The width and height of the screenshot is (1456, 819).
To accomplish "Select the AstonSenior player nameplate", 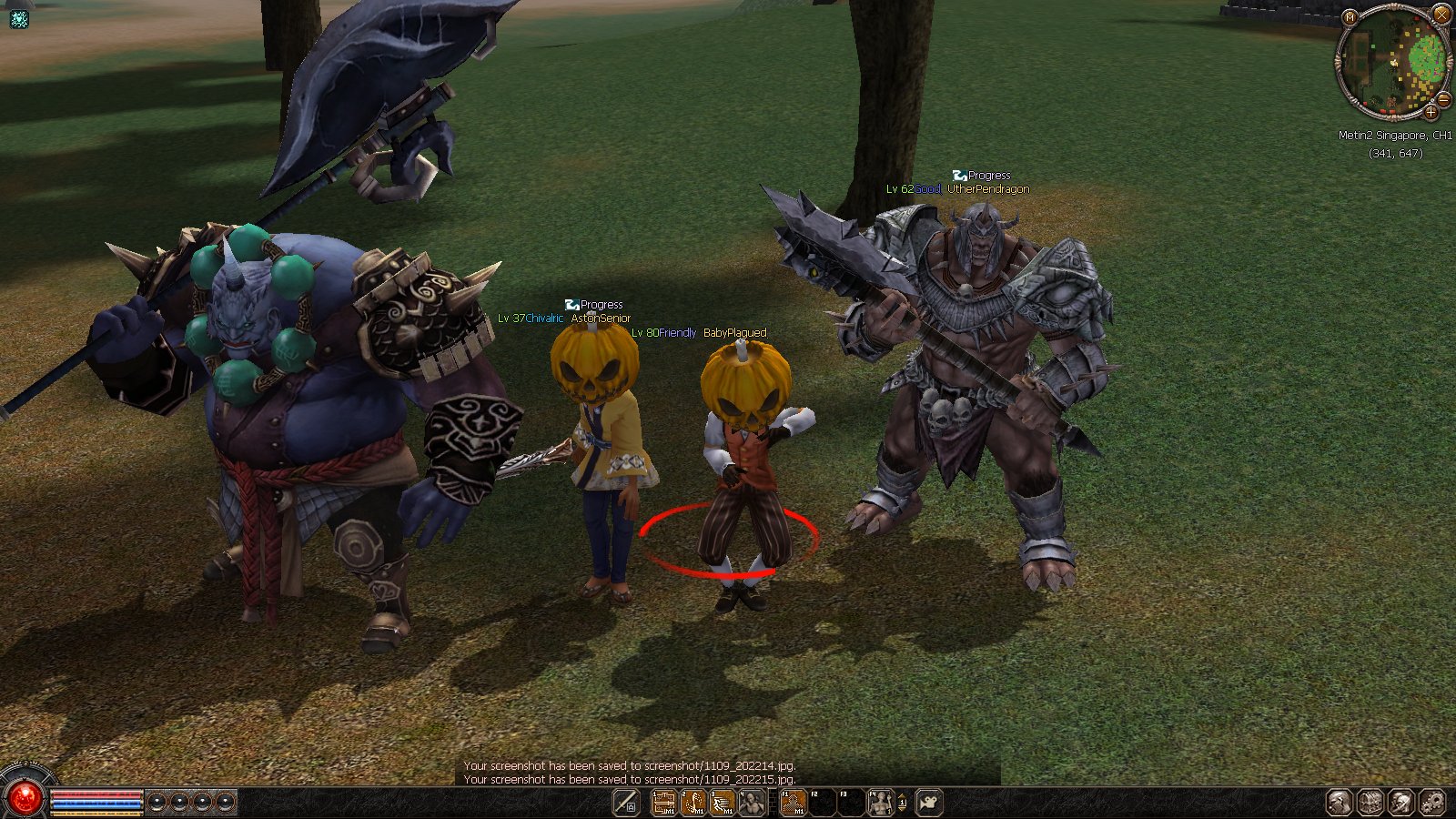I will pos(601,318).
